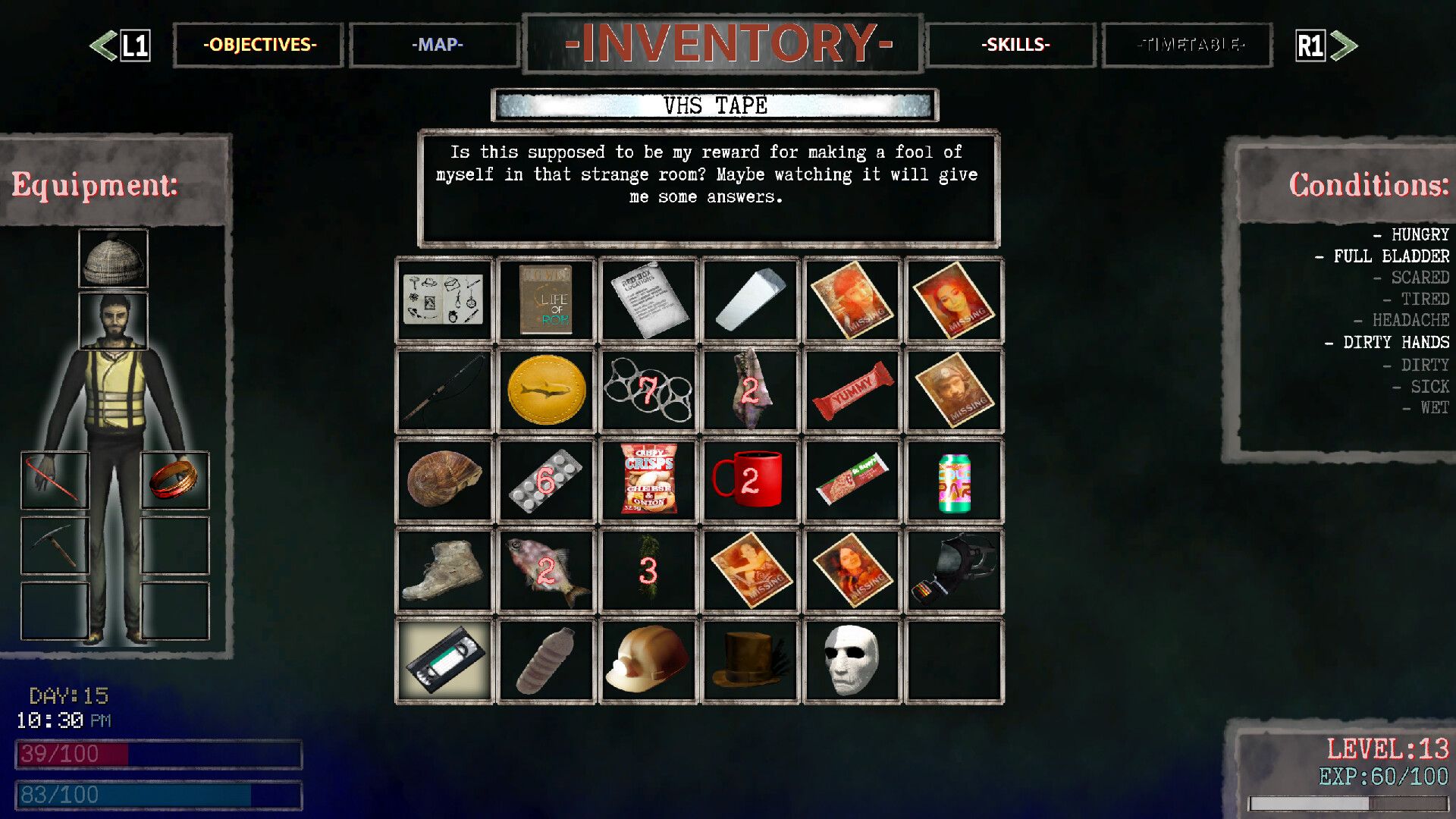Go to the Skills tab
This screenshot has width=1456, height=819.
click(1015, 45)
